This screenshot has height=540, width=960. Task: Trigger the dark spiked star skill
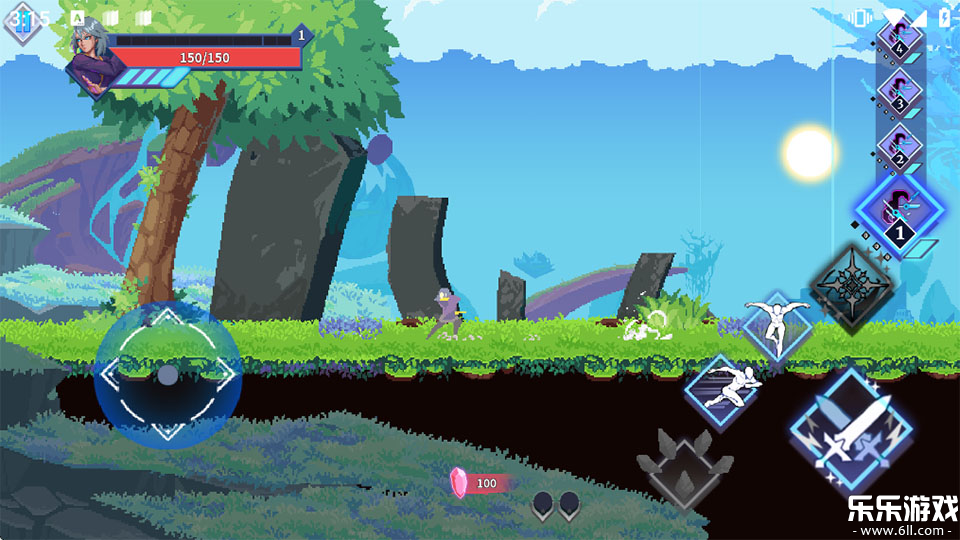pyautogui.click(x=851, y=287)
